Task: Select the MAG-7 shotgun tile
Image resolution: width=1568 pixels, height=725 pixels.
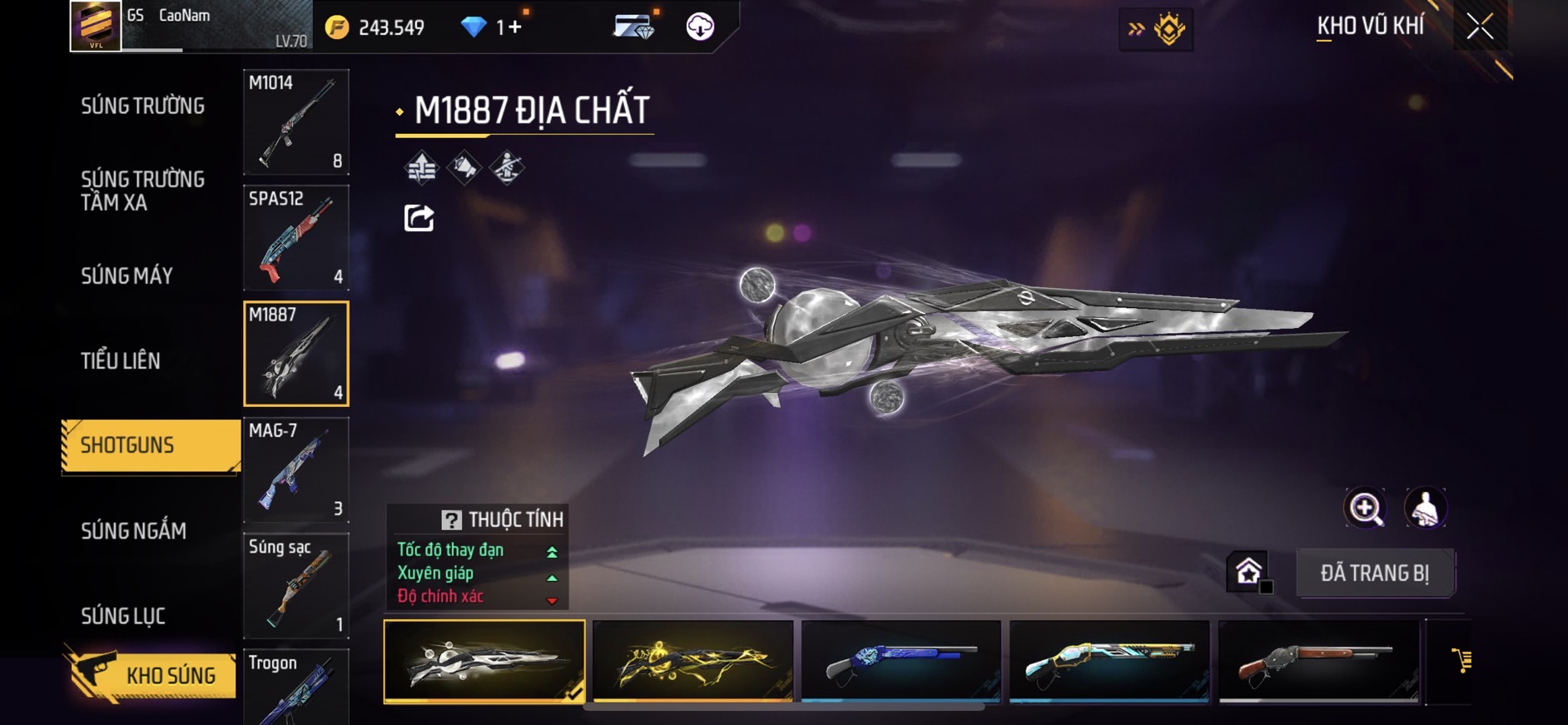Action: tap(295, 469)
